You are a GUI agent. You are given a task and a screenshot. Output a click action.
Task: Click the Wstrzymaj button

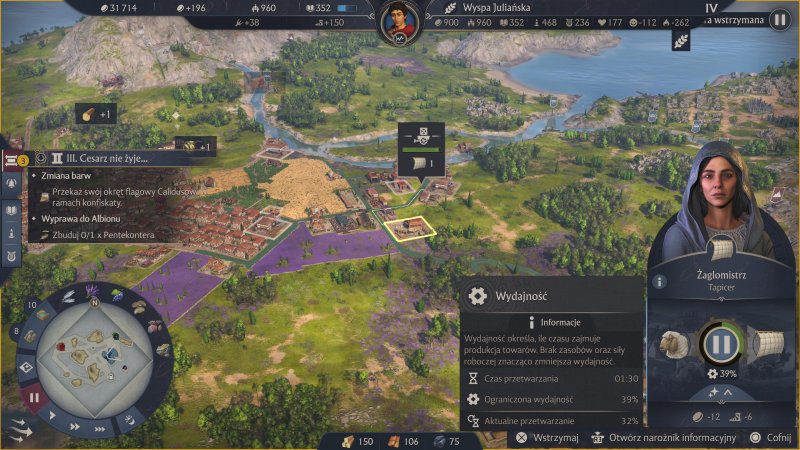point(548,438)
